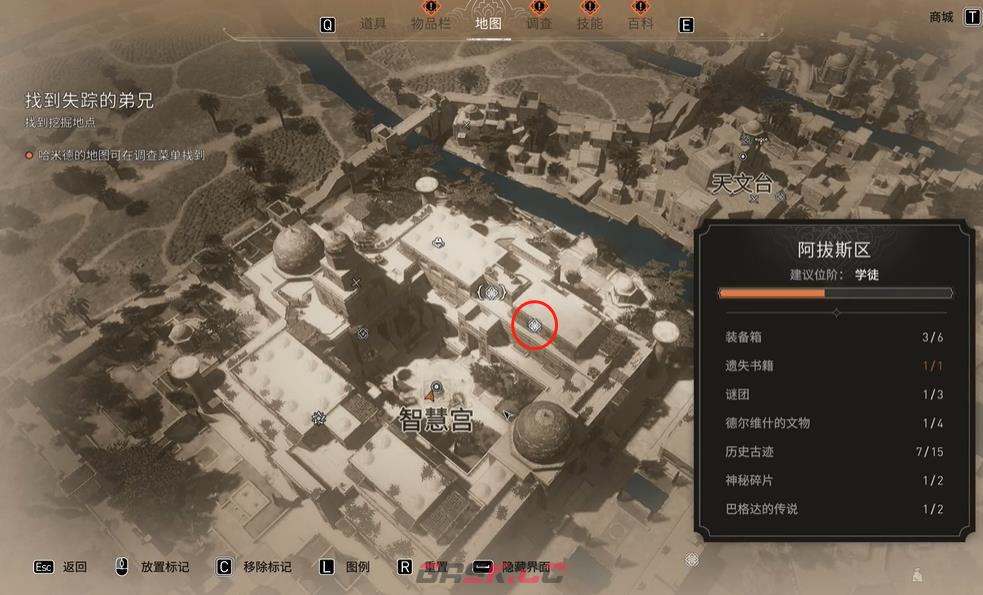The image size is (983, 595).
Task: Select the 装备箱 row in 阿拔斯区 panel
Action: (834, 337)
